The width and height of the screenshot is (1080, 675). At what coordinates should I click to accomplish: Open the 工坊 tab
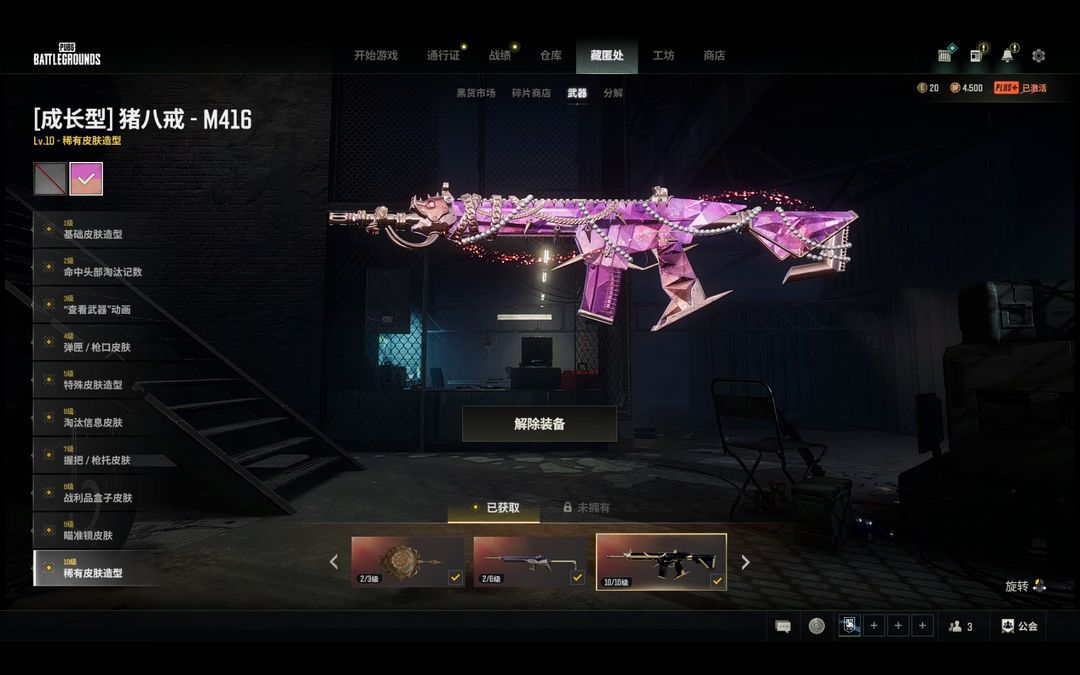[663, 56]
